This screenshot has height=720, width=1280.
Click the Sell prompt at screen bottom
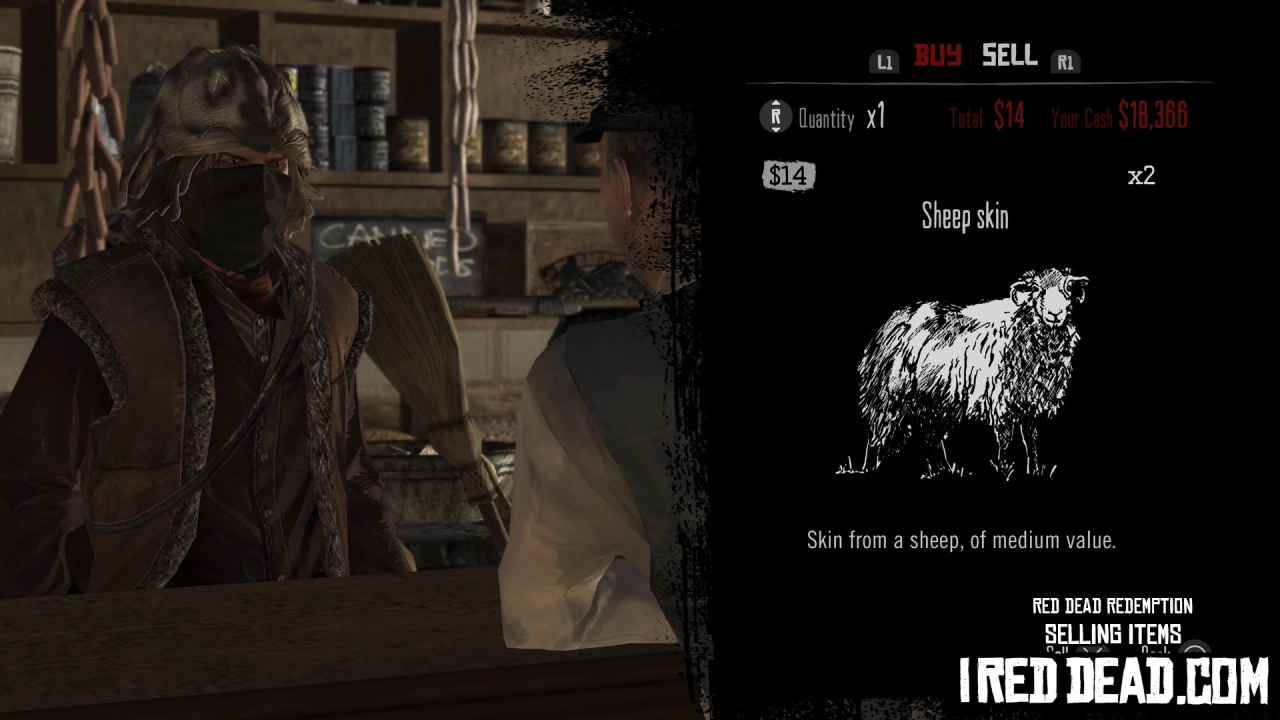tap(1057, 651)
